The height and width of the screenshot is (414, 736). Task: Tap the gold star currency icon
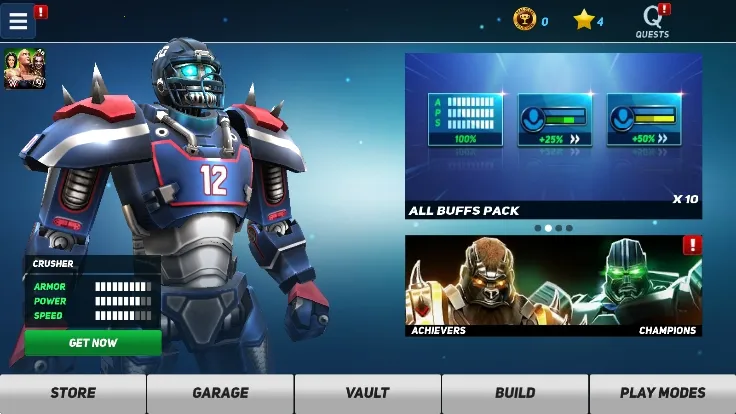click(x=584, y=20)
